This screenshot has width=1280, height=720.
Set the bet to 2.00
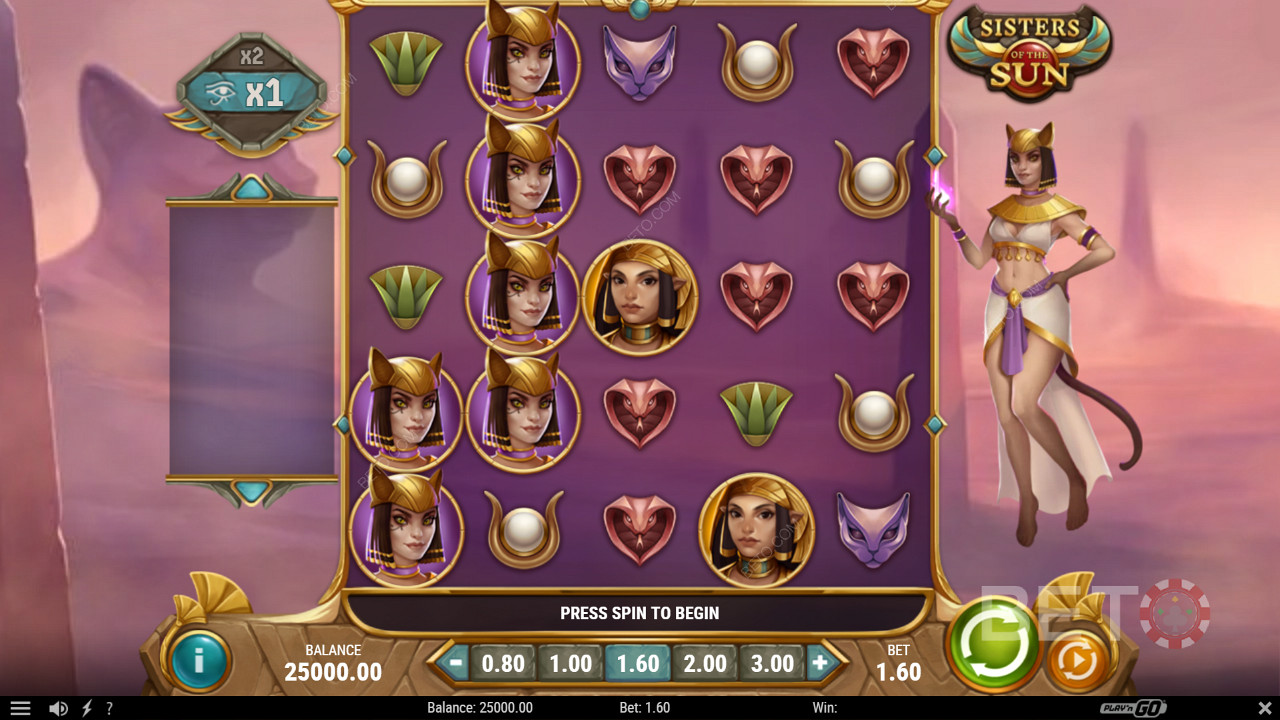705,663
